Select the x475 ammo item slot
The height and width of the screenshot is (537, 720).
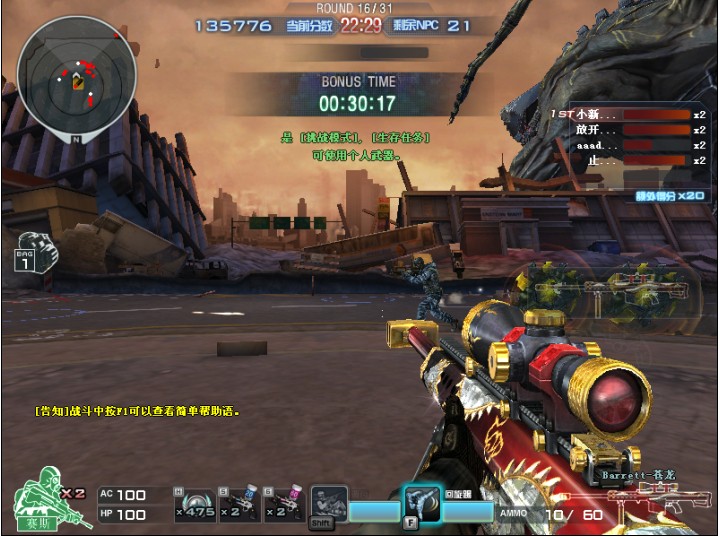194,504
